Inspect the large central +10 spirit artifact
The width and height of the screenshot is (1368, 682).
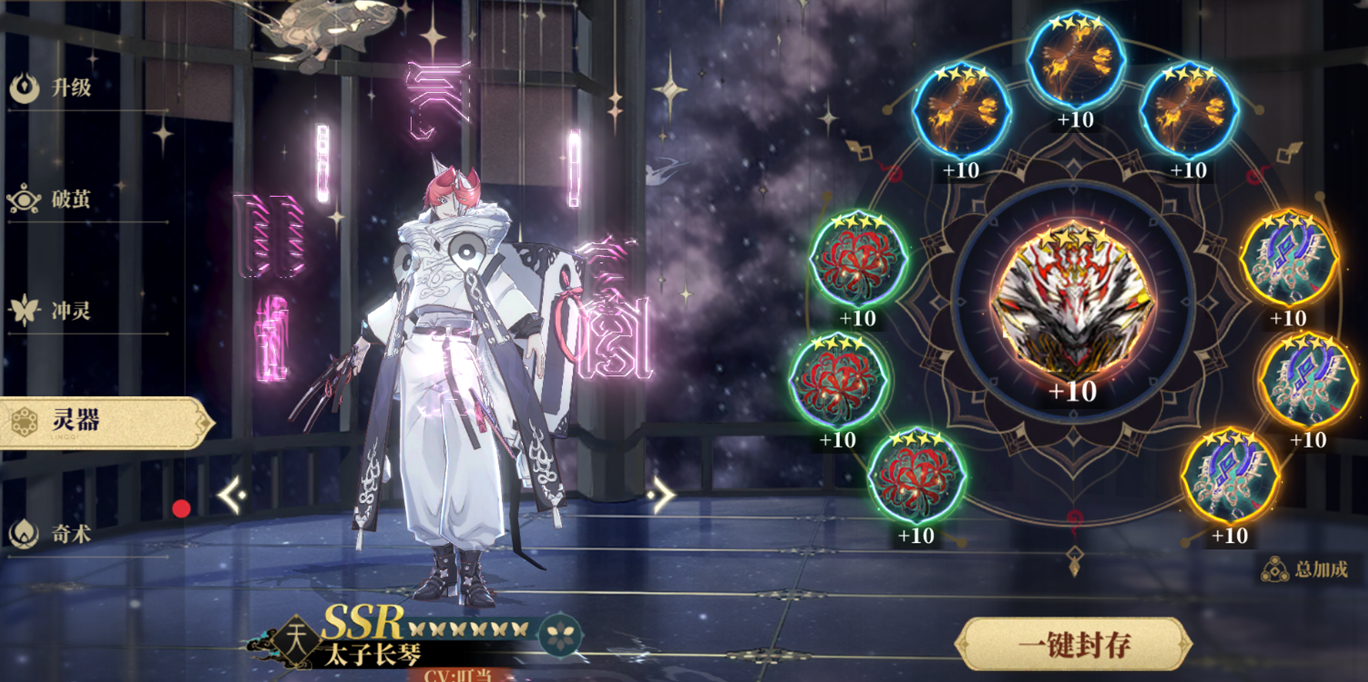pyautogui.click(x=1072, y=305)
